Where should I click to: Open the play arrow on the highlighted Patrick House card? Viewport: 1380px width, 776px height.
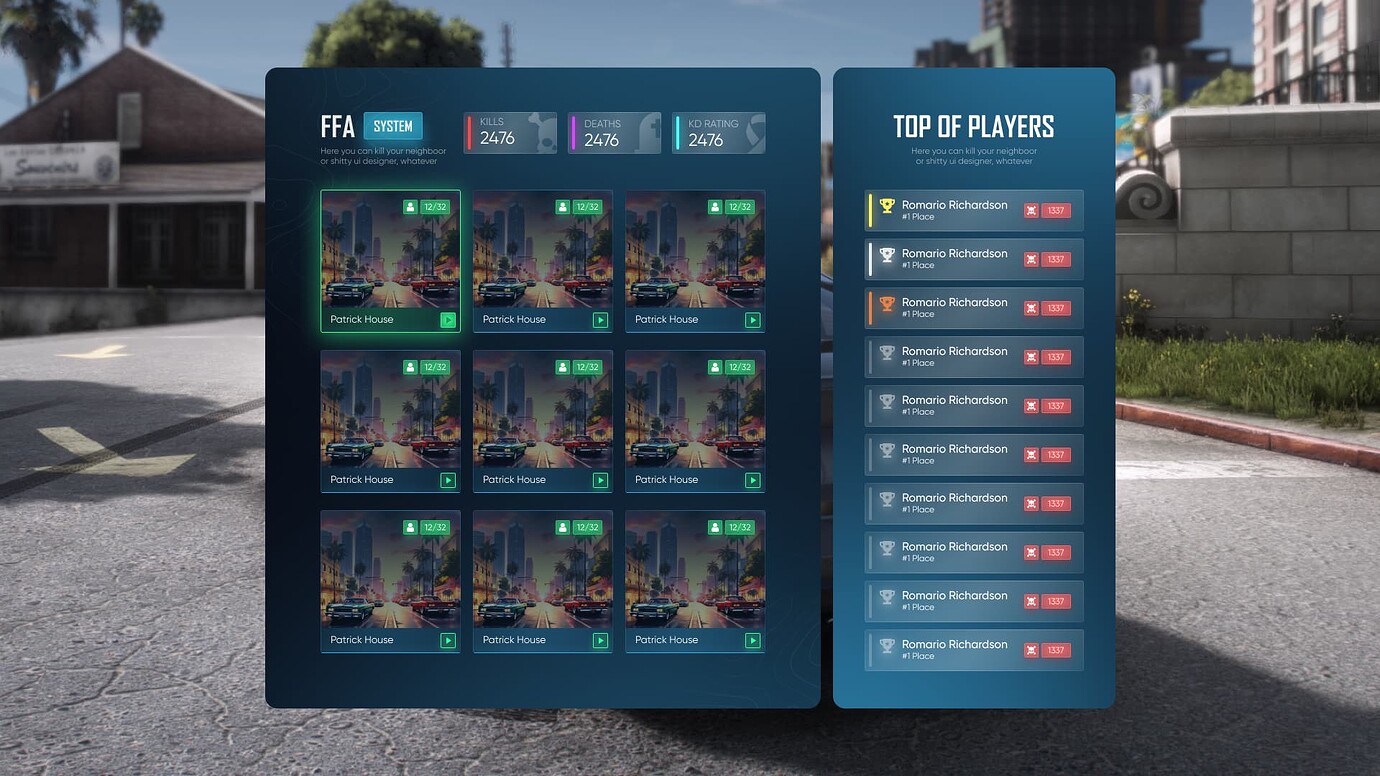click(448, 319)
